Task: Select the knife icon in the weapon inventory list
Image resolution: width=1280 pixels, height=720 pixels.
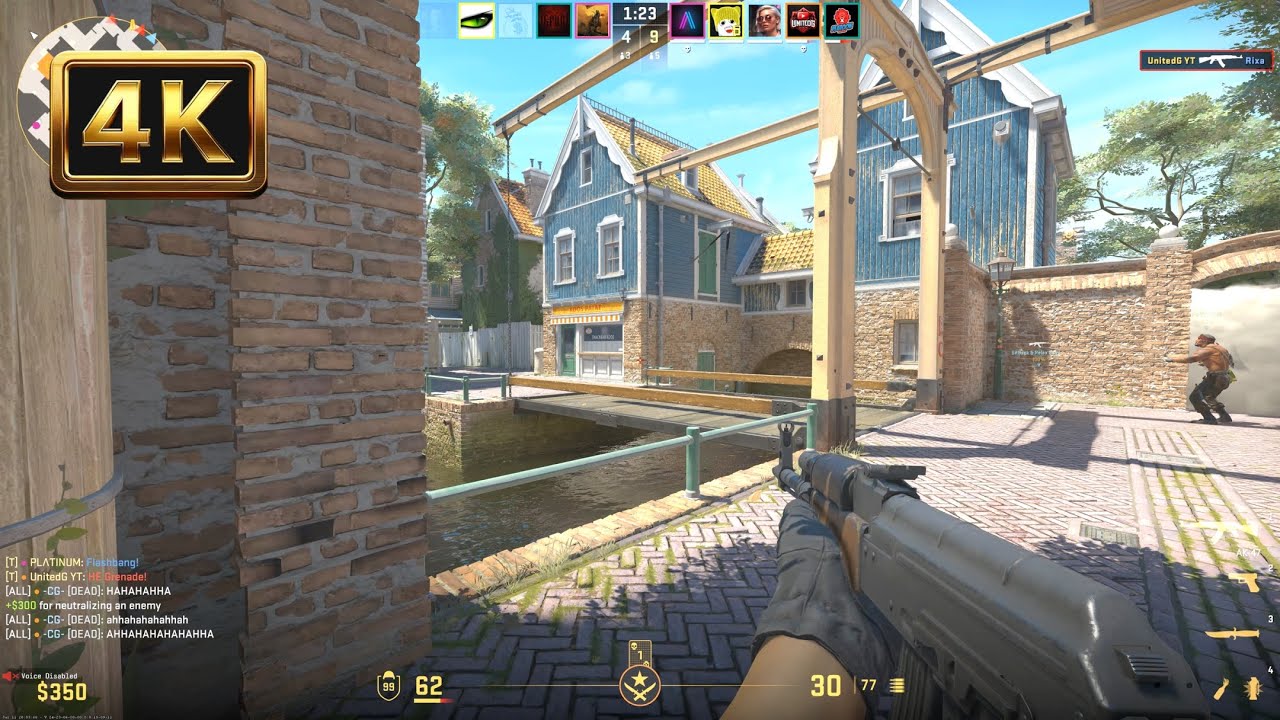Action: point(1233,634)
